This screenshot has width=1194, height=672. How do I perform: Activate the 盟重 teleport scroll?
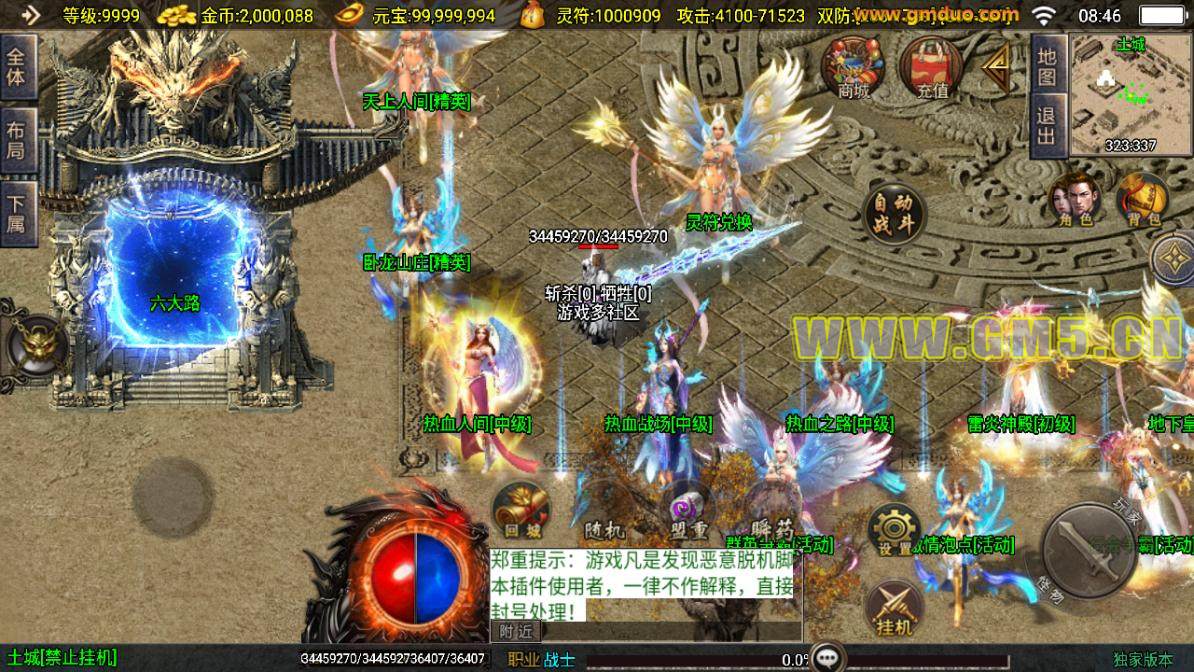[688, 510]
